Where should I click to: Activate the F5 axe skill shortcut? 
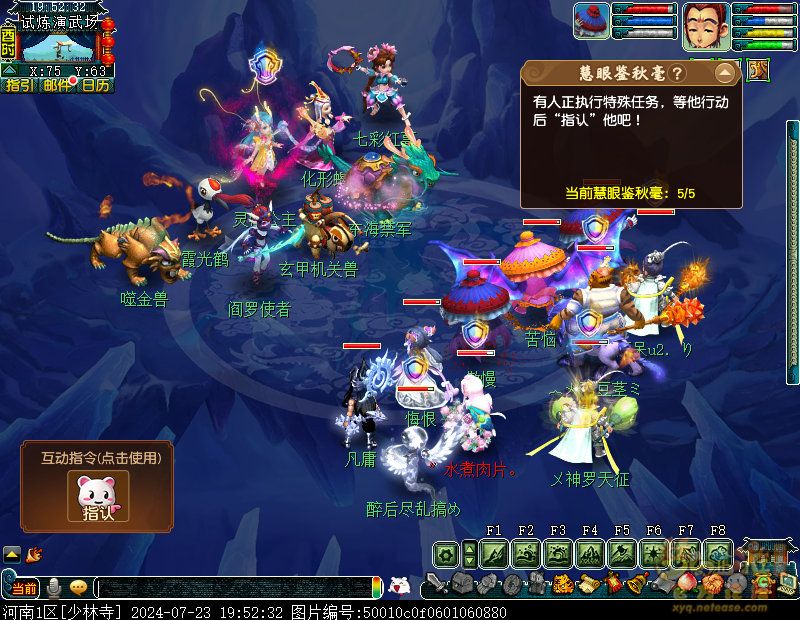622,553
